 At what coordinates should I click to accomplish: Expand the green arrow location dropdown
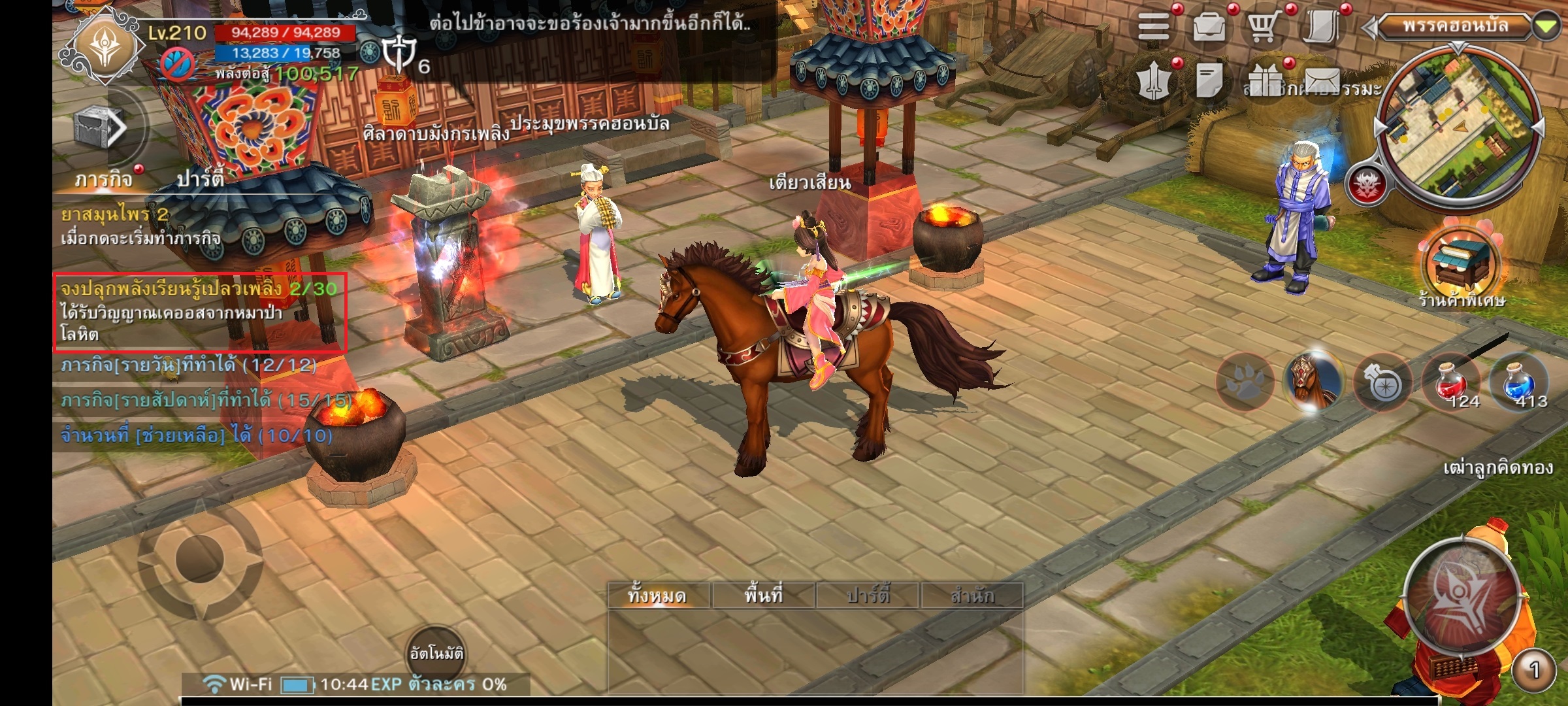tap(1546, 27)
